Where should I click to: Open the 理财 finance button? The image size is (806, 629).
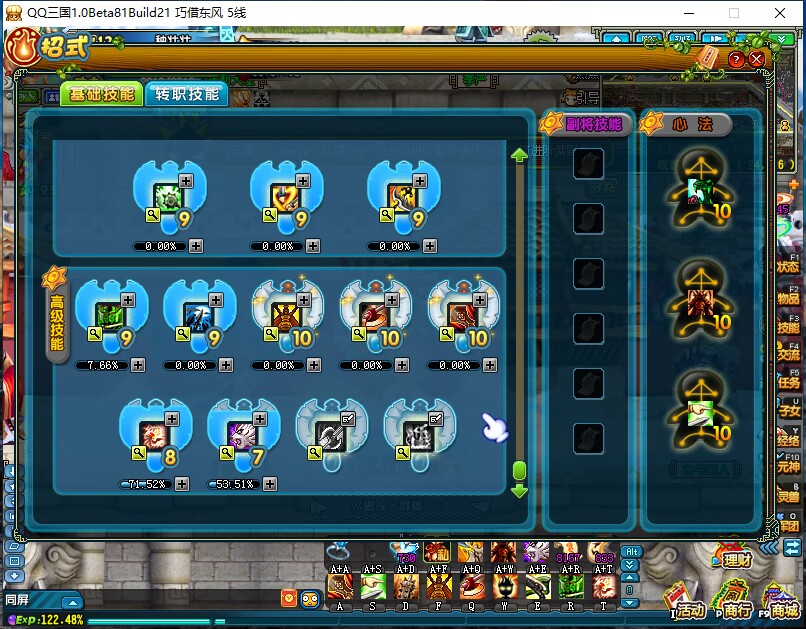point(734,557)
